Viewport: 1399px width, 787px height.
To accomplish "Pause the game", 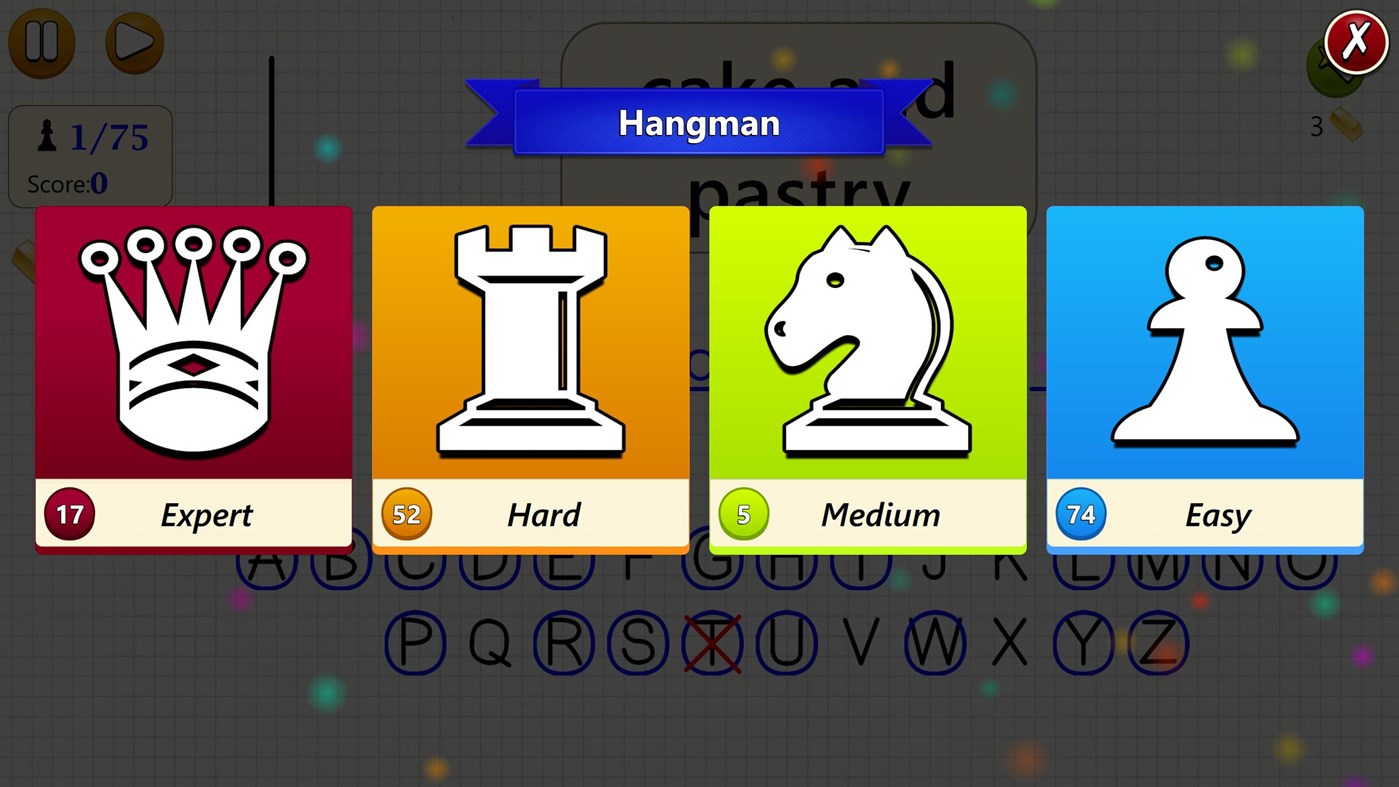I will (41, 43).
